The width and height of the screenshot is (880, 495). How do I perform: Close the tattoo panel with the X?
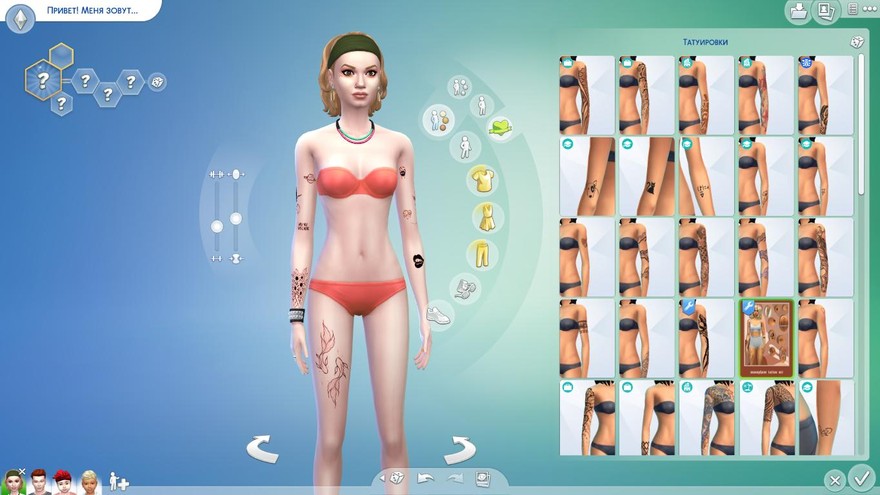click(x=834, y=478)
